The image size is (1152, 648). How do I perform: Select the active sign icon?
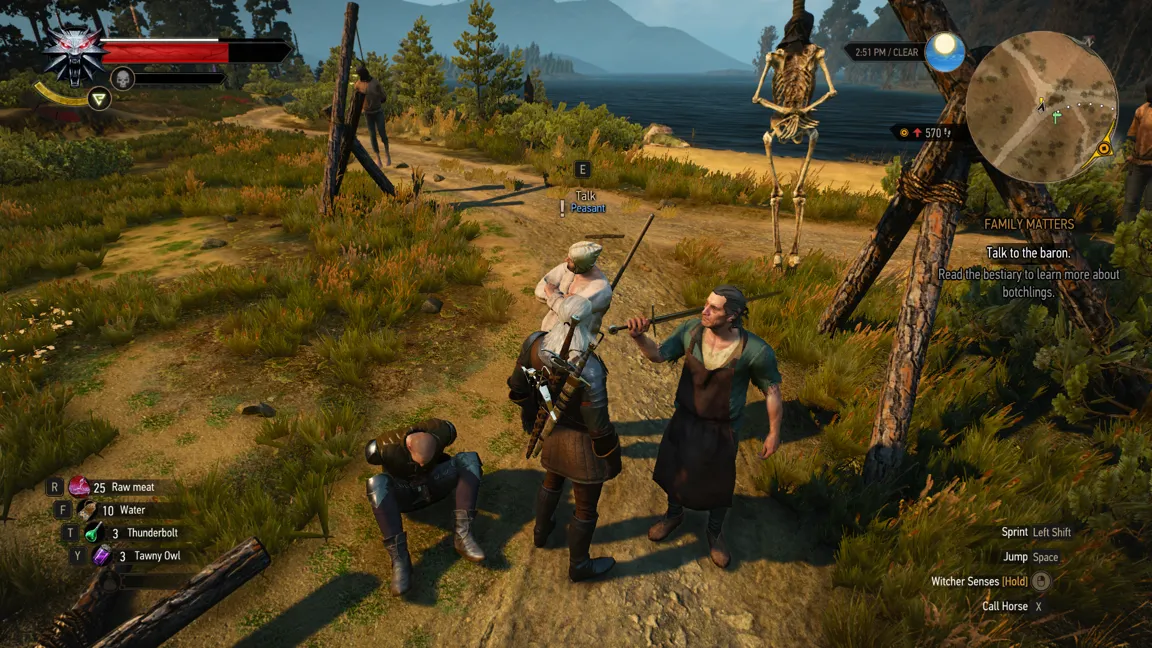click(98, 98)
